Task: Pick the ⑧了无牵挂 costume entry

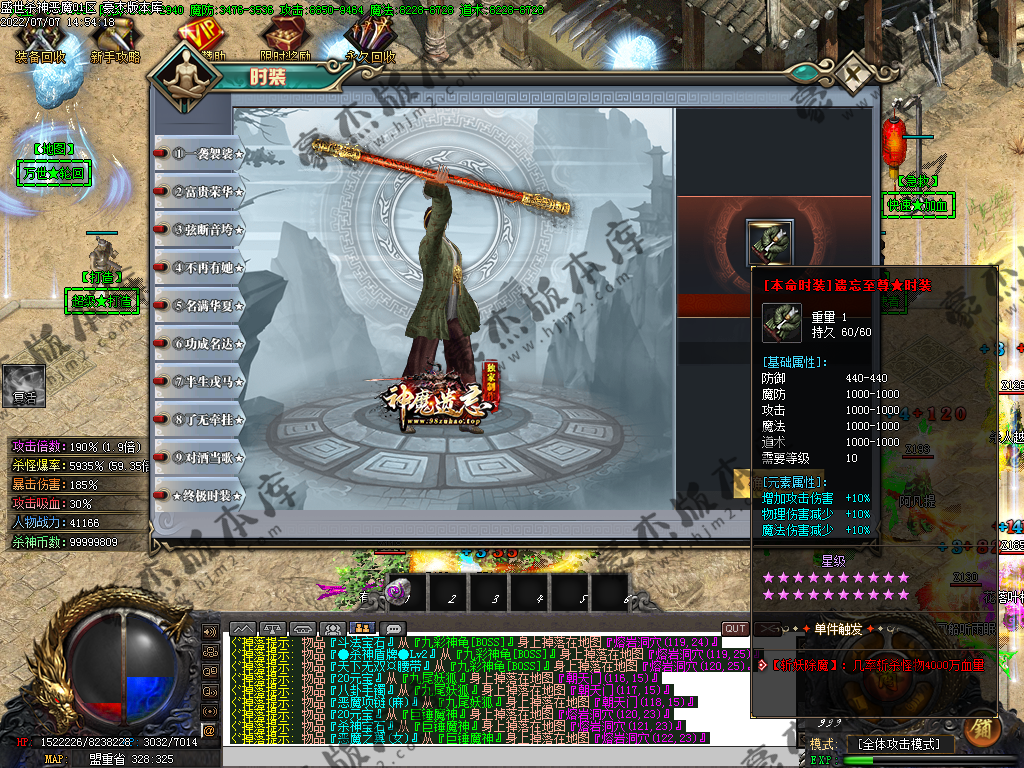Action: (x=200, y=419)
